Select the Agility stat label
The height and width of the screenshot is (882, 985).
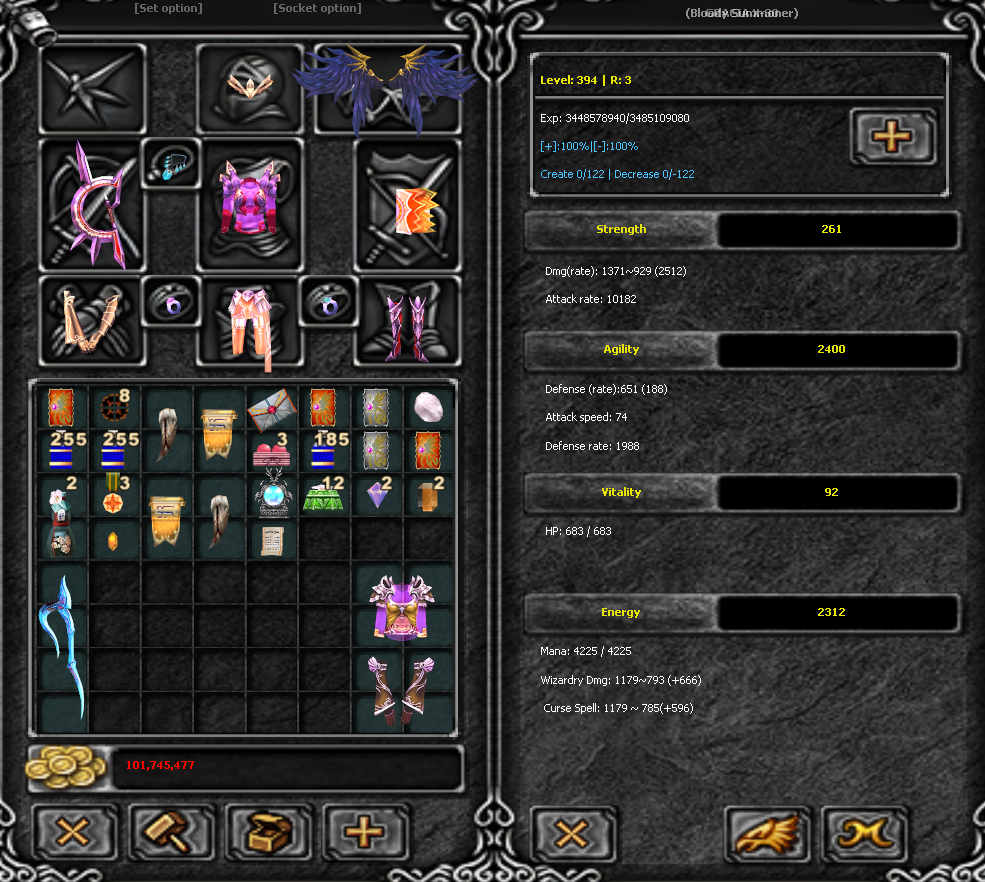[621, 349]
